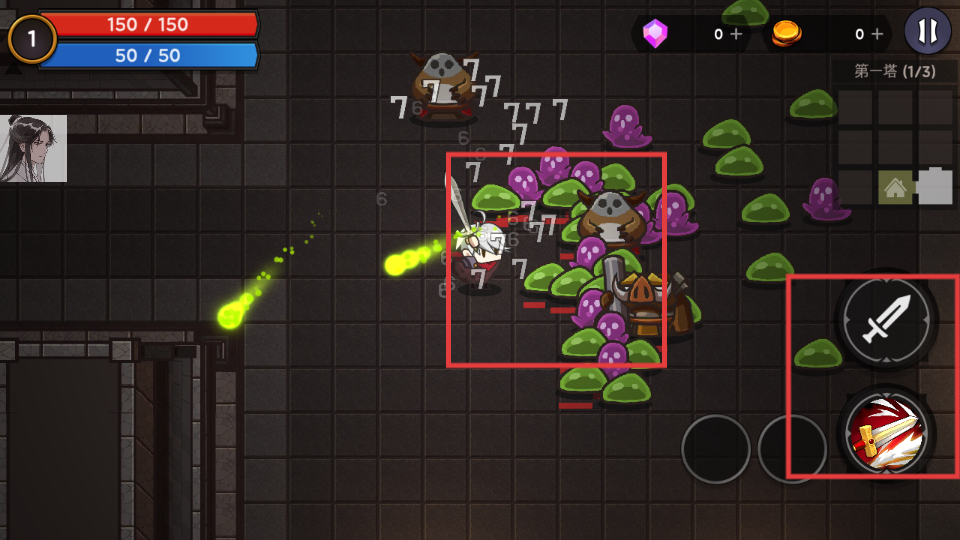Add more purple gems via the plus

tap(736, 34)
